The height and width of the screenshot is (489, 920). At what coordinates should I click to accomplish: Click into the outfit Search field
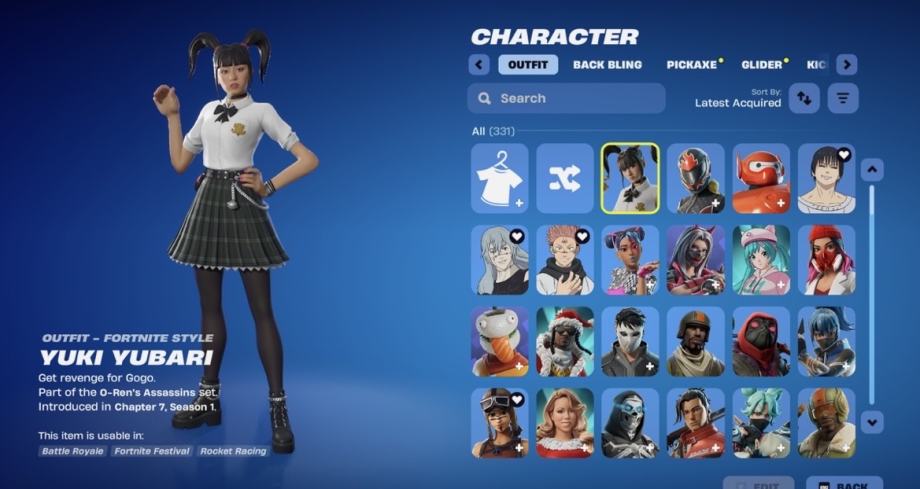(x=566, y=98)
